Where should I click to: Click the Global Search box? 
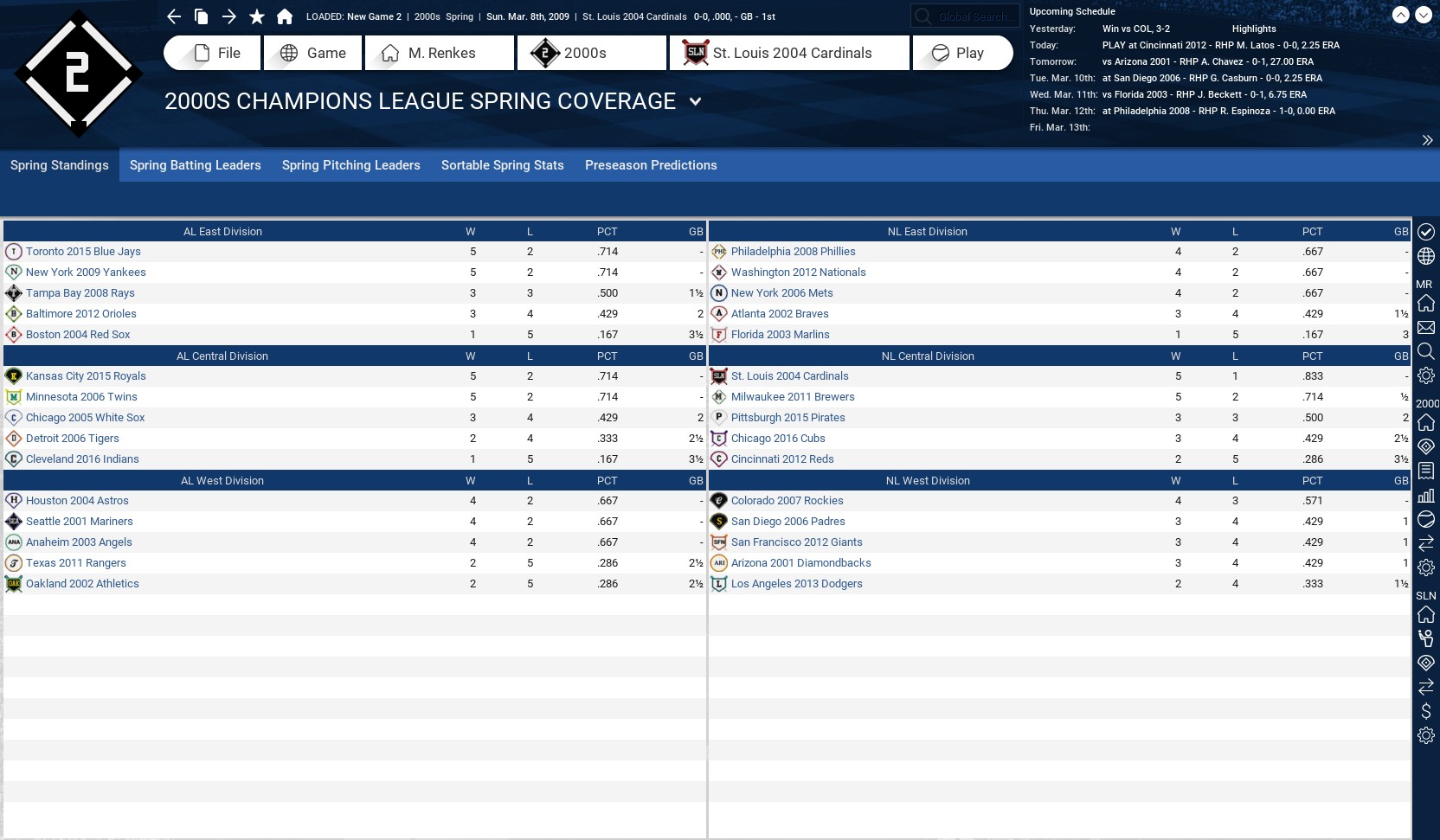pyautogui.click(x=973, y=16)
